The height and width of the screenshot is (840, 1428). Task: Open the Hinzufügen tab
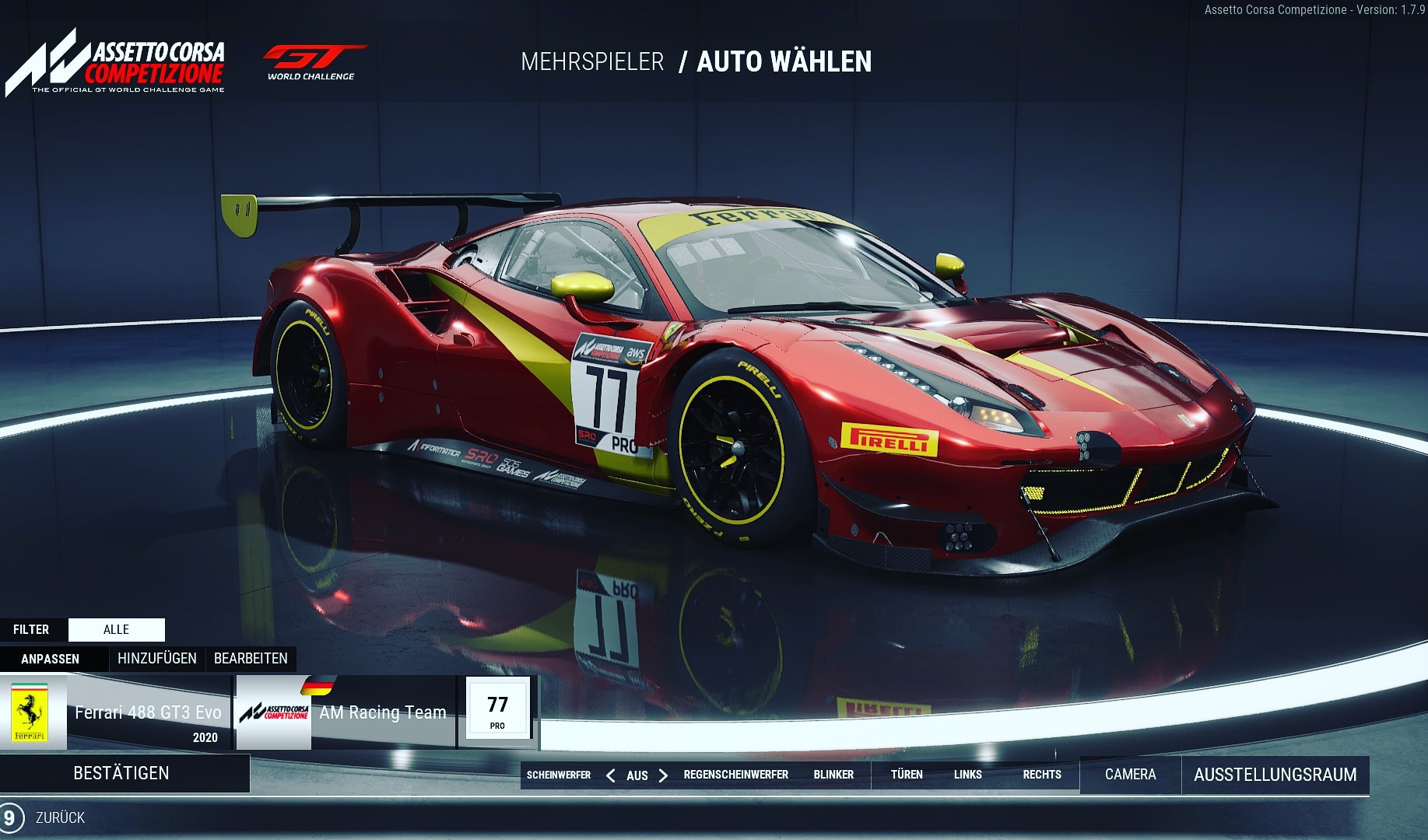point(156,659)
